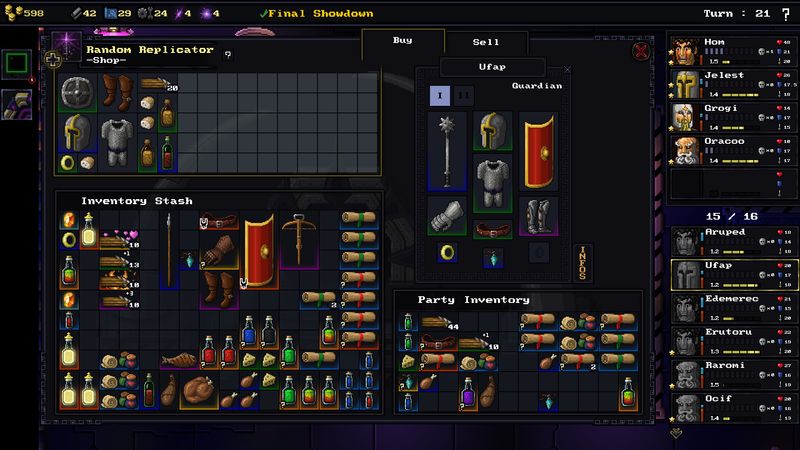Select the purple potion in Party Inventory

click(x=467, y=398)
